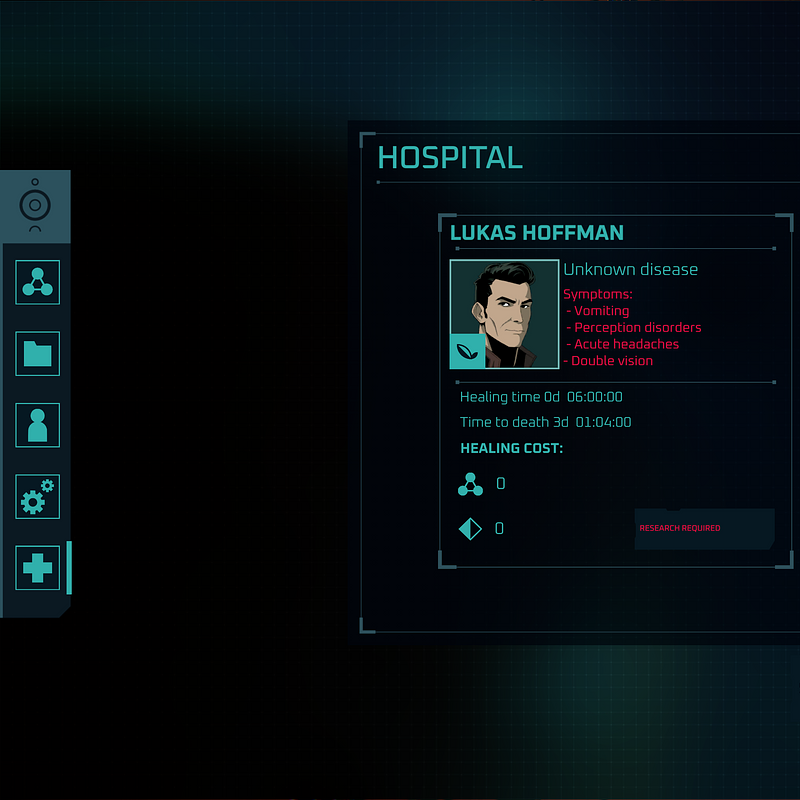This screenshot has height=800, width=800.
Task: Open the molecule research sidebar icon
Action: 37,283
